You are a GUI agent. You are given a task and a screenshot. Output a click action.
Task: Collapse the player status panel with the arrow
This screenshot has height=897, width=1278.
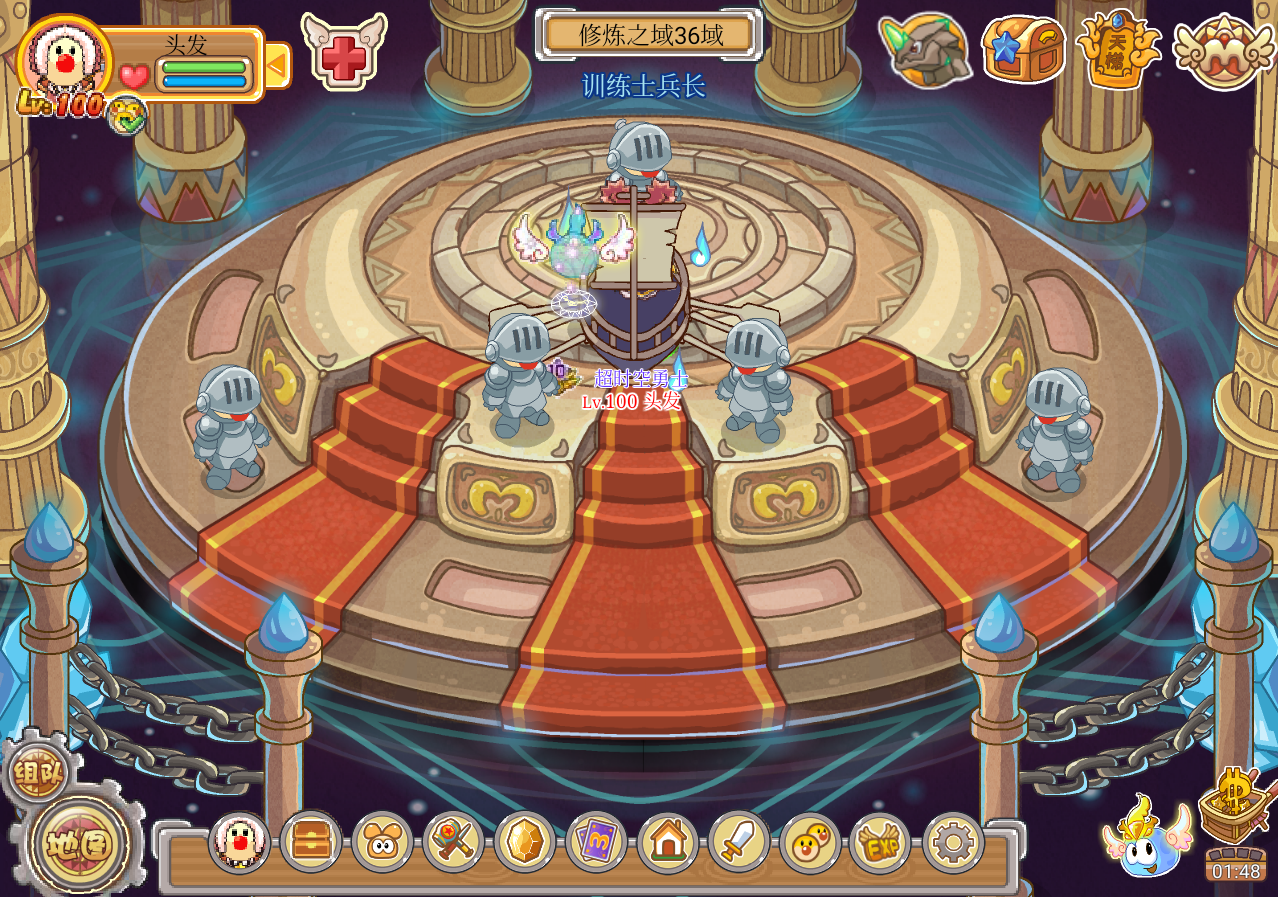[x=277, y=66]
